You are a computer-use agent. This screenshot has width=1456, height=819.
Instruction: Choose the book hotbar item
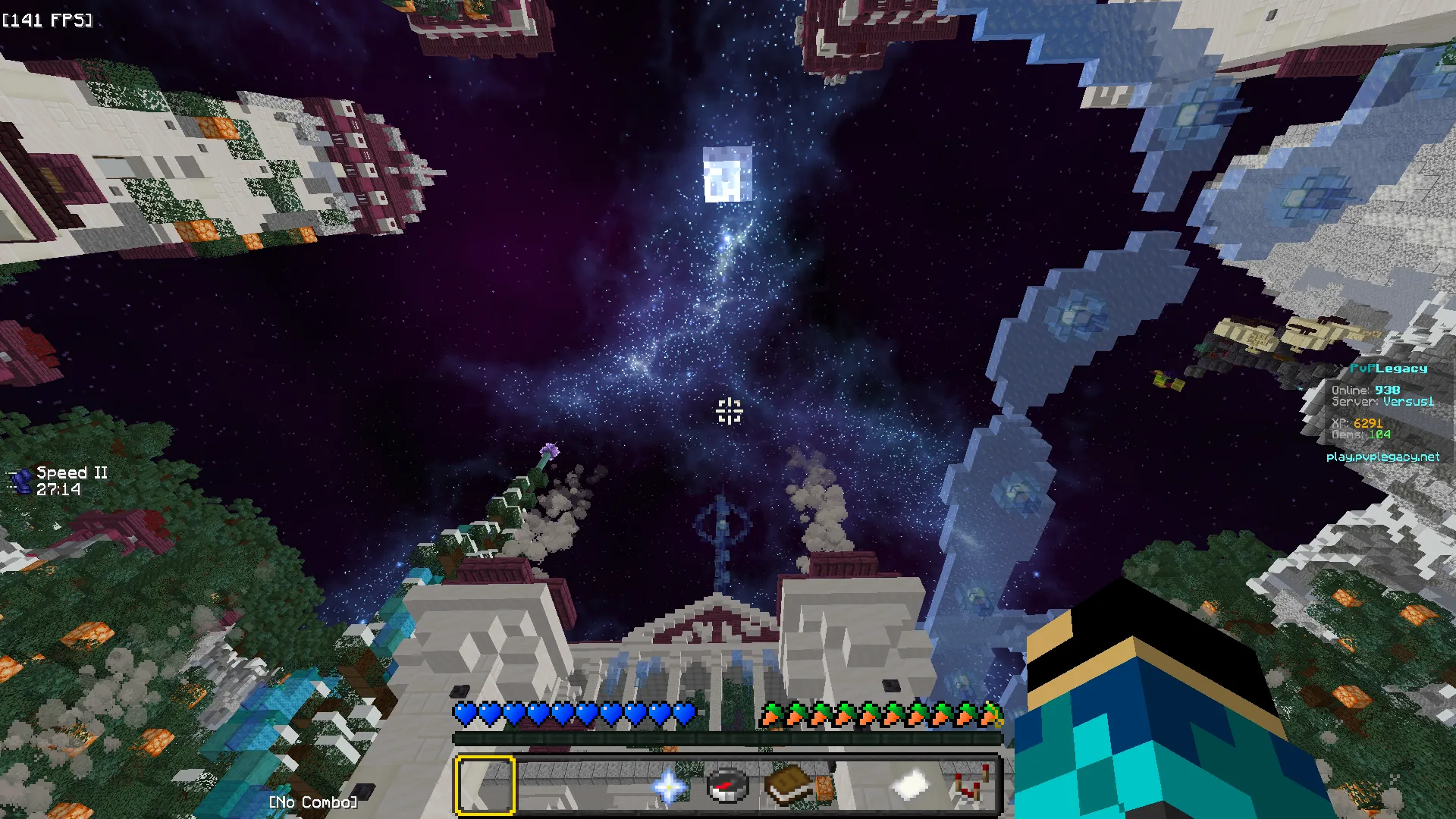tap(789, 786)
